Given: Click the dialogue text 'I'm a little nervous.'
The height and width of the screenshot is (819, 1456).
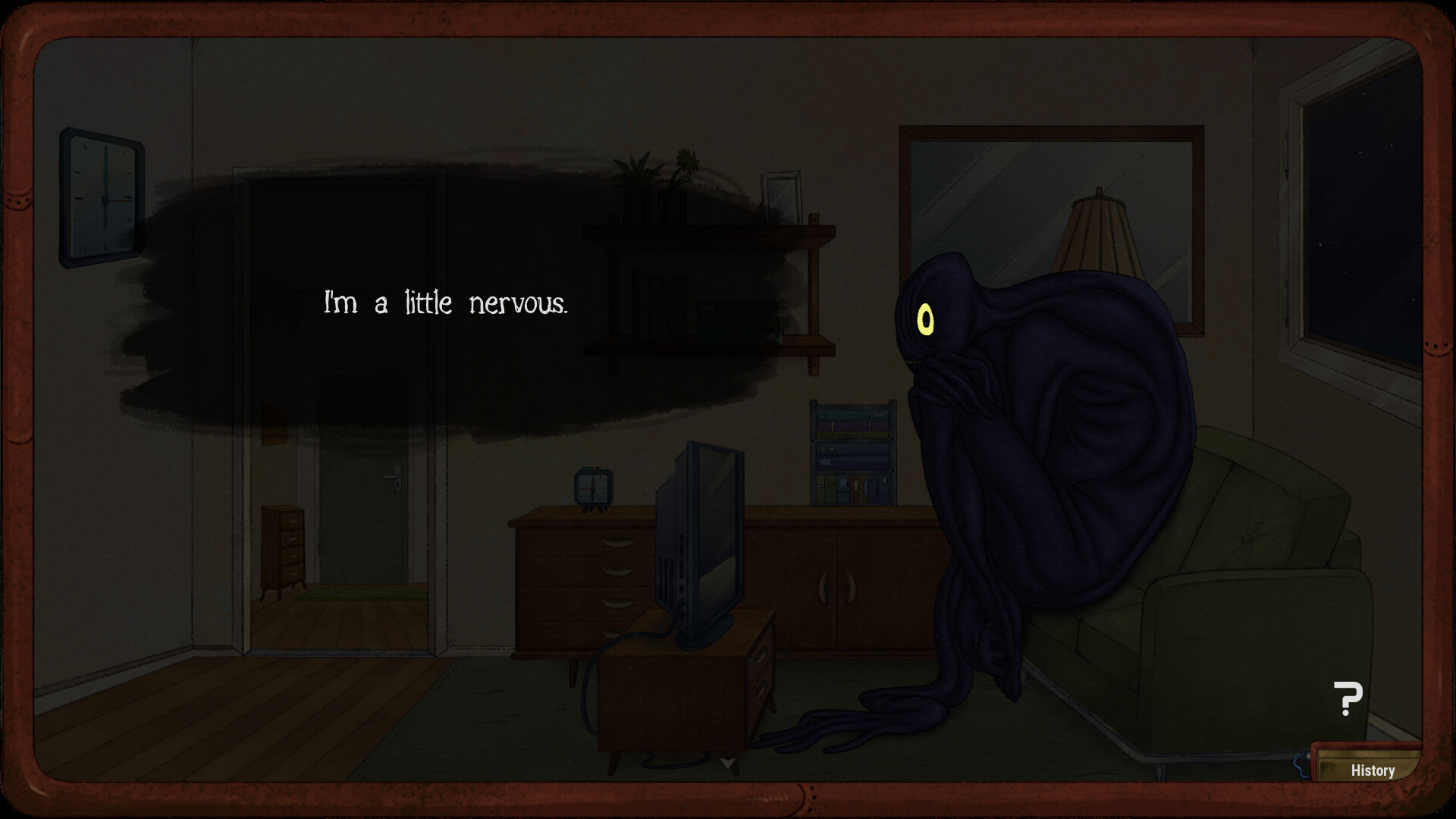Looking at the screenshot, I should [x=446, y=303].
